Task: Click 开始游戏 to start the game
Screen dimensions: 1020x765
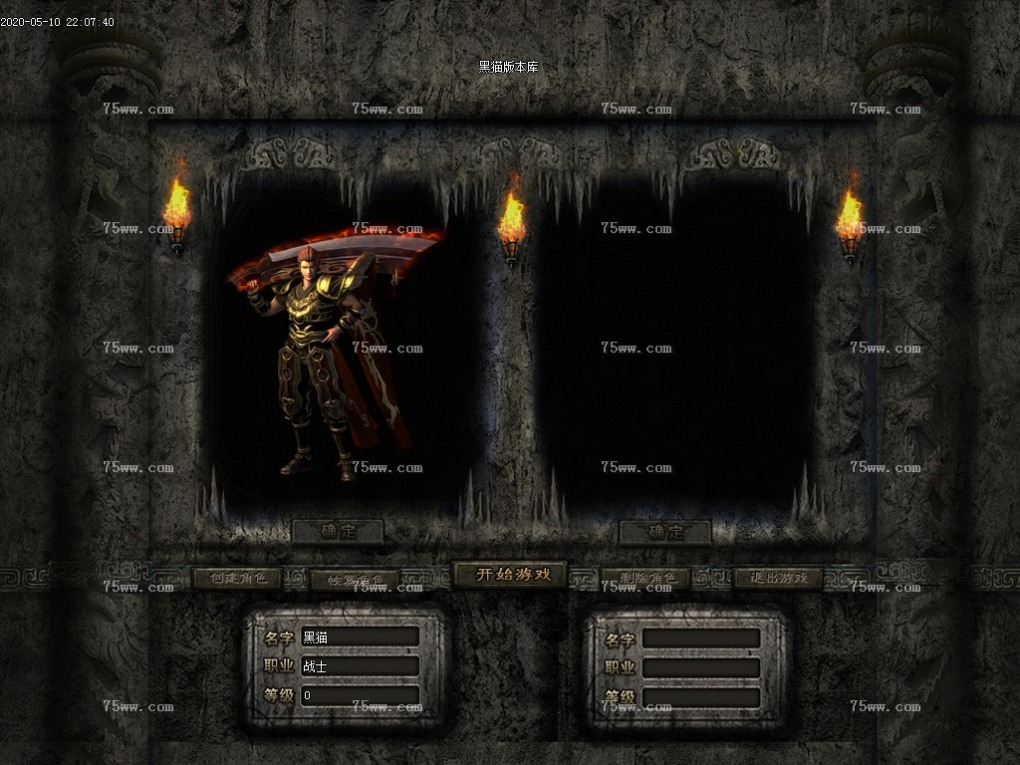Action: tap(510, 574)
